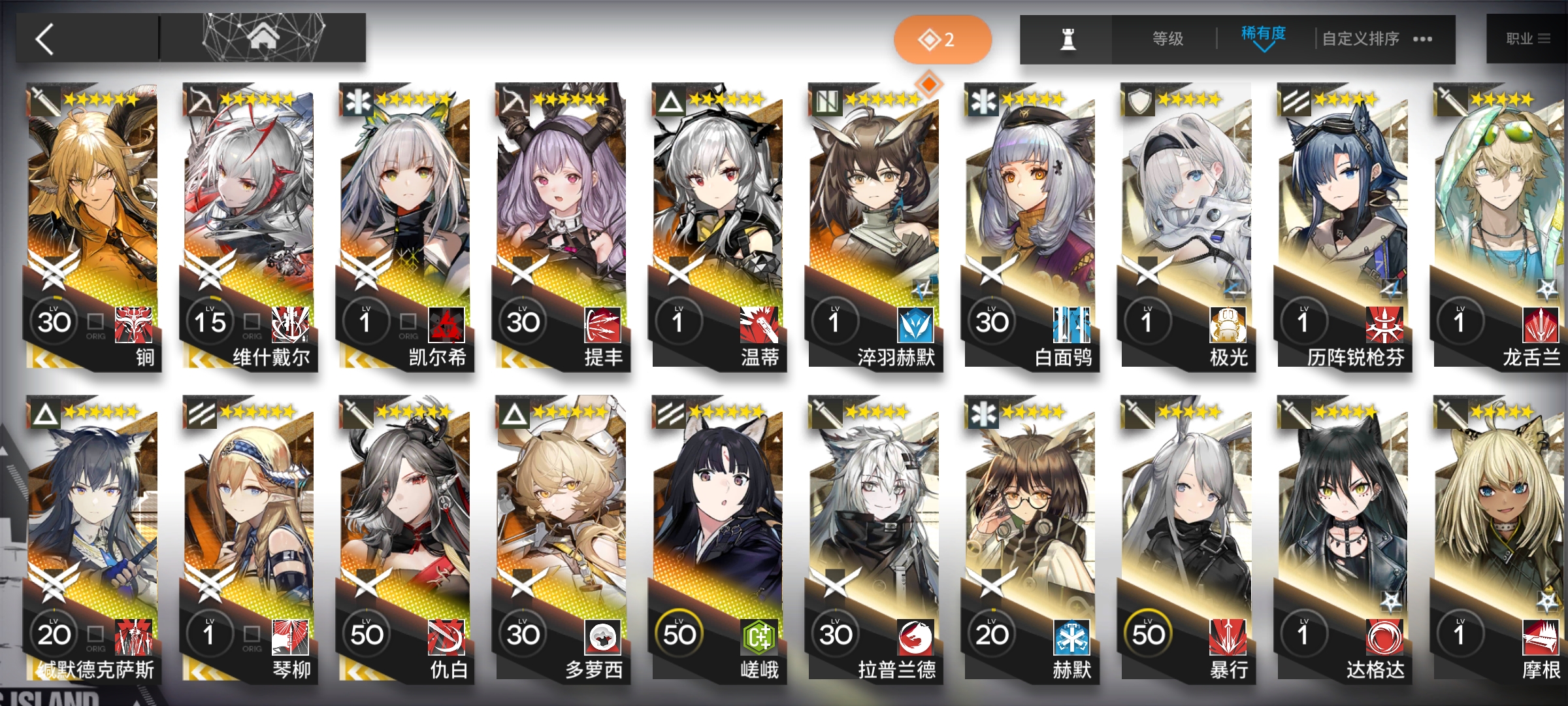Toggle the chess rook icon button
The height and width of the screenshot is (706, 1568).
1068,39
